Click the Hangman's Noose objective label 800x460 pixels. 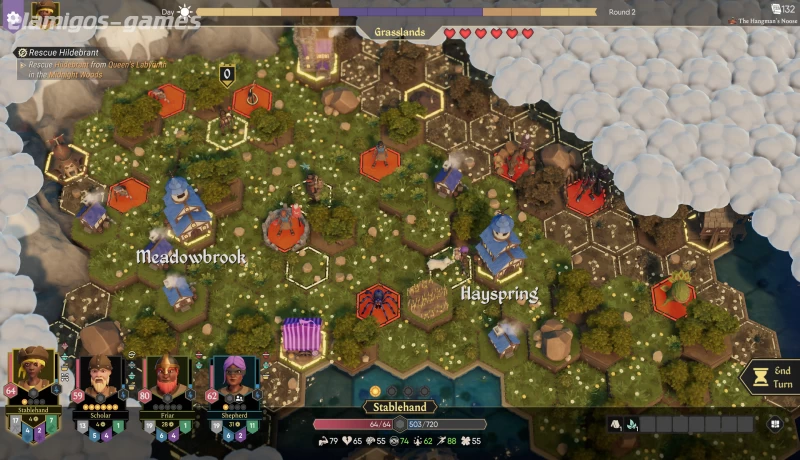[764, 23]
